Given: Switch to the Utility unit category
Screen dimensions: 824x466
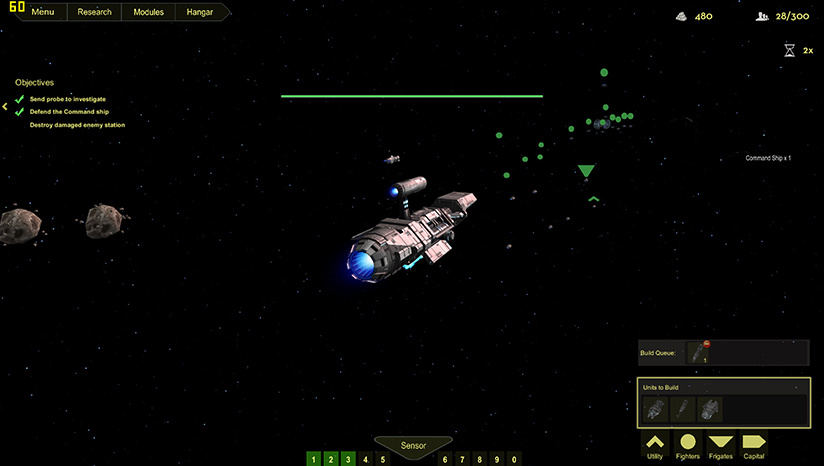Looking at the screenshot, I should tap(655, 445).
